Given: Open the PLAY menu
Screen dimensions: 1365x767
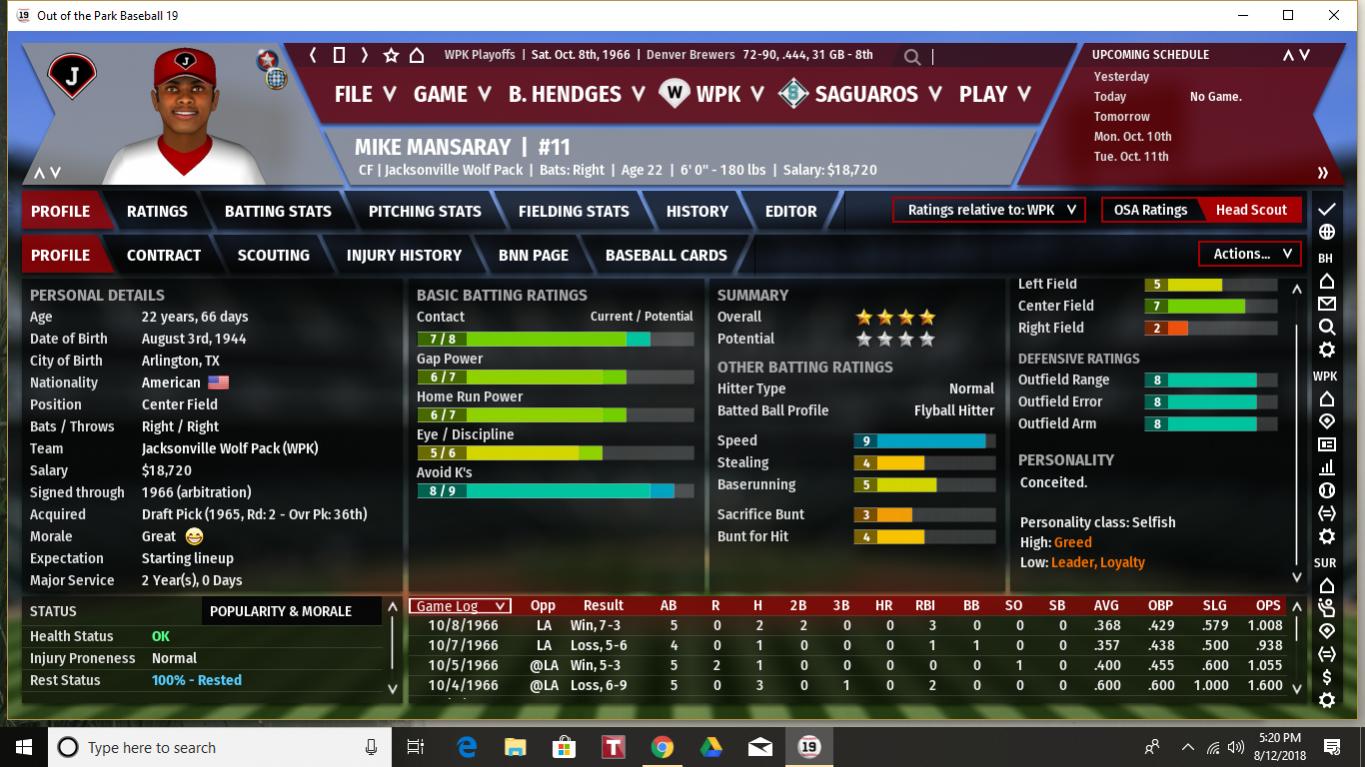Looking at the screenshot, I should click(x=994, y=94).
